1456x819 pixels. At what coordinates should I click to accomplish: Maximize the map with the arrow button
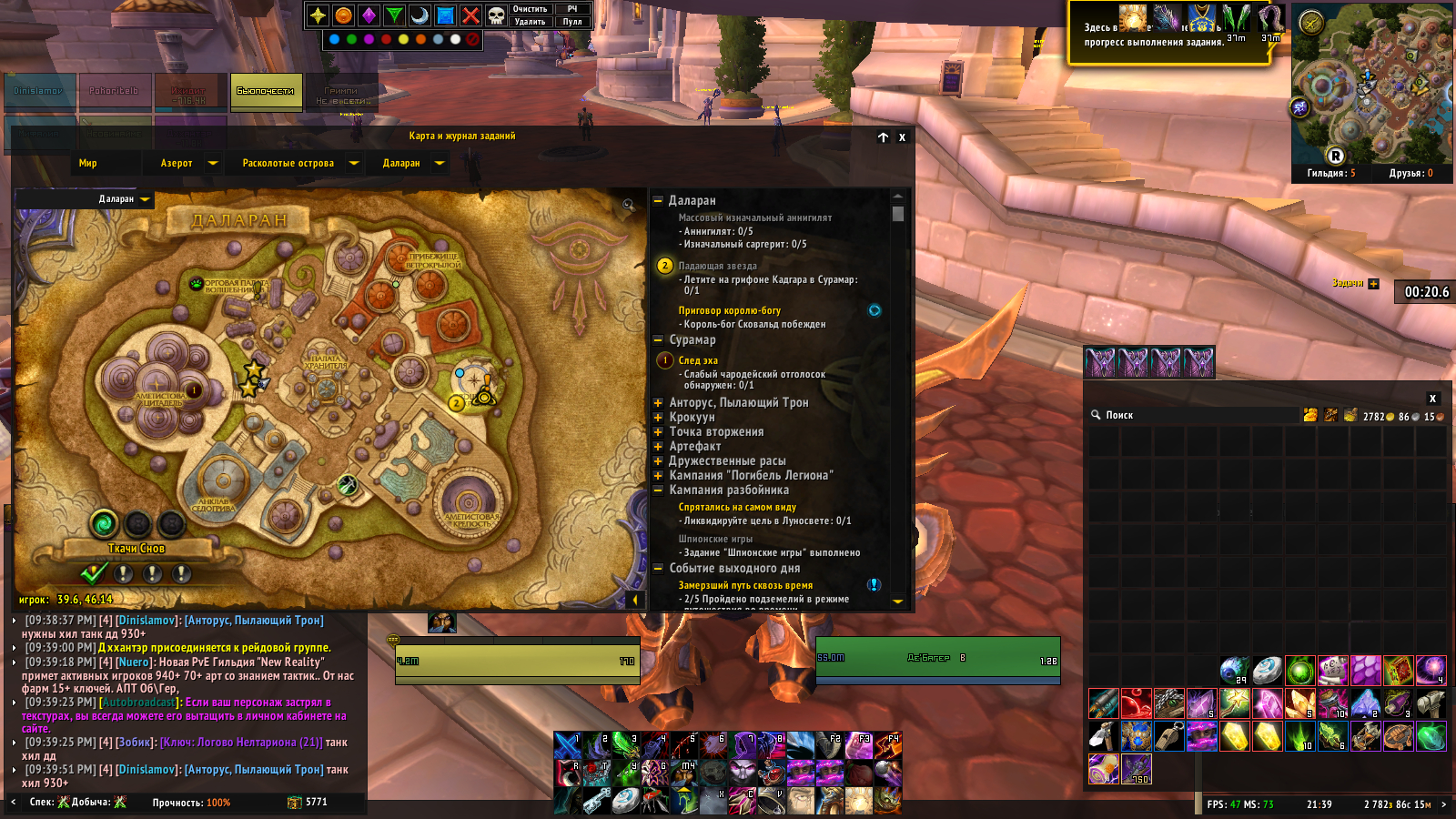(x=883, y=137)
